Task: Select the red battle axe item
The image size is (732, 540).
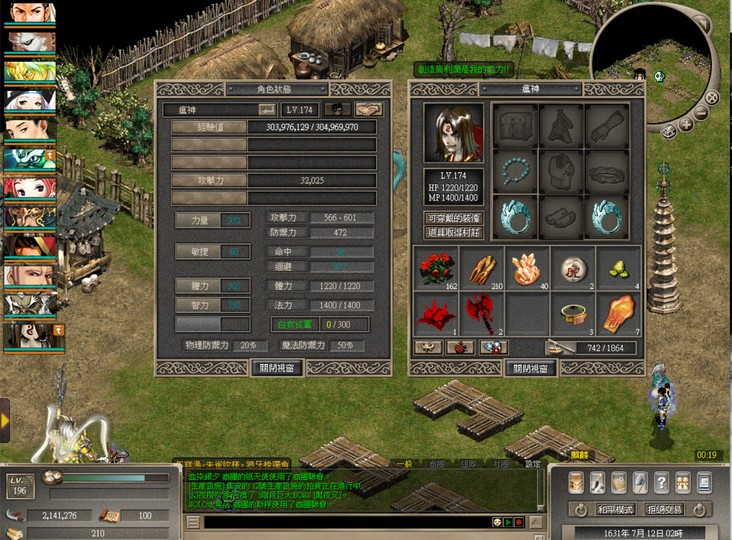Action: 483,313
